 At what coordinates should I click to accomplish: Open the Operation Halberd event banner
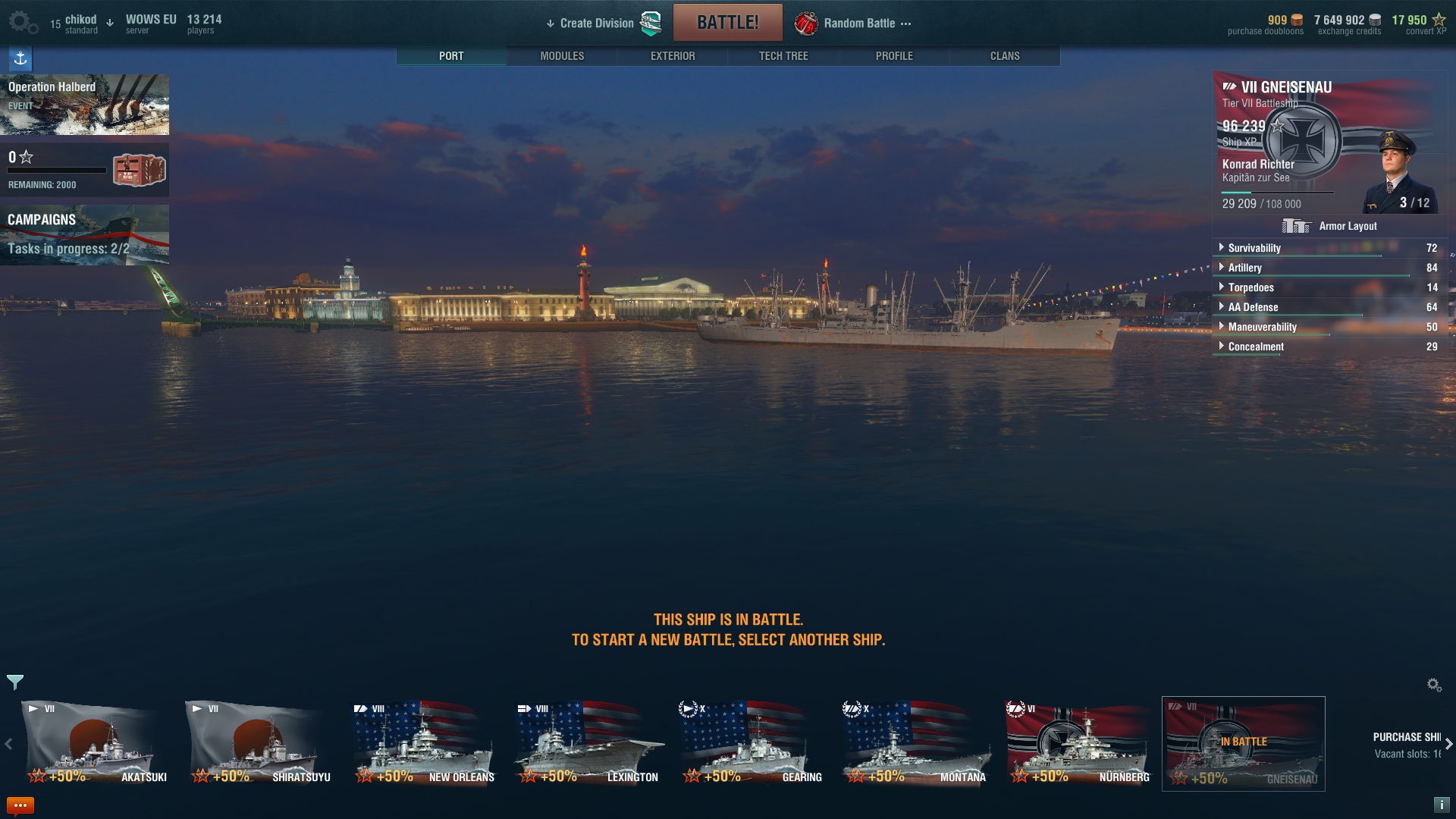click(x=84, y=104)
